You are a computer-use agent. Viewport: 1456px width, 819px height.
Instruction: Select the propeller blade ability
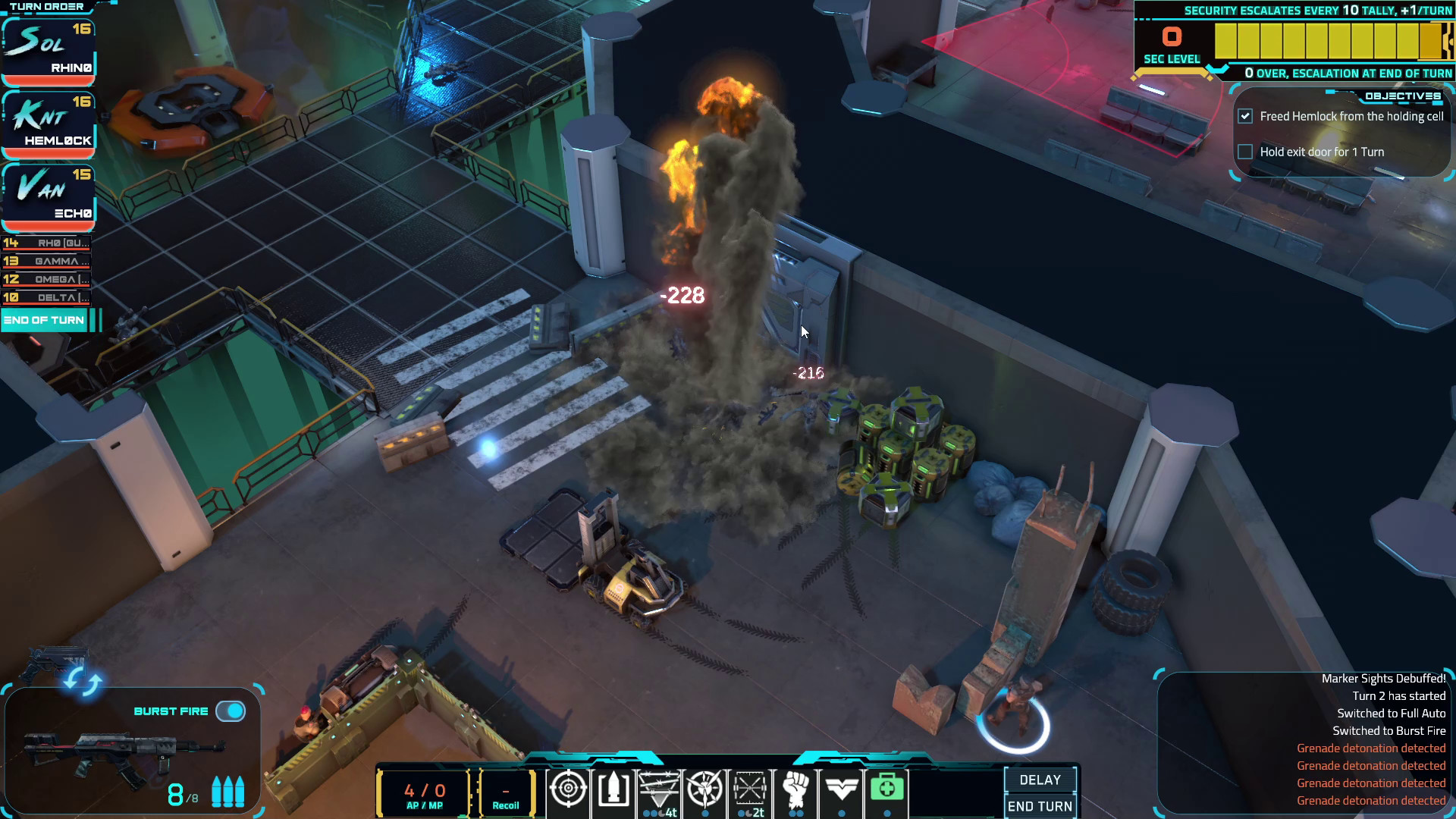[x=704, y=792]
